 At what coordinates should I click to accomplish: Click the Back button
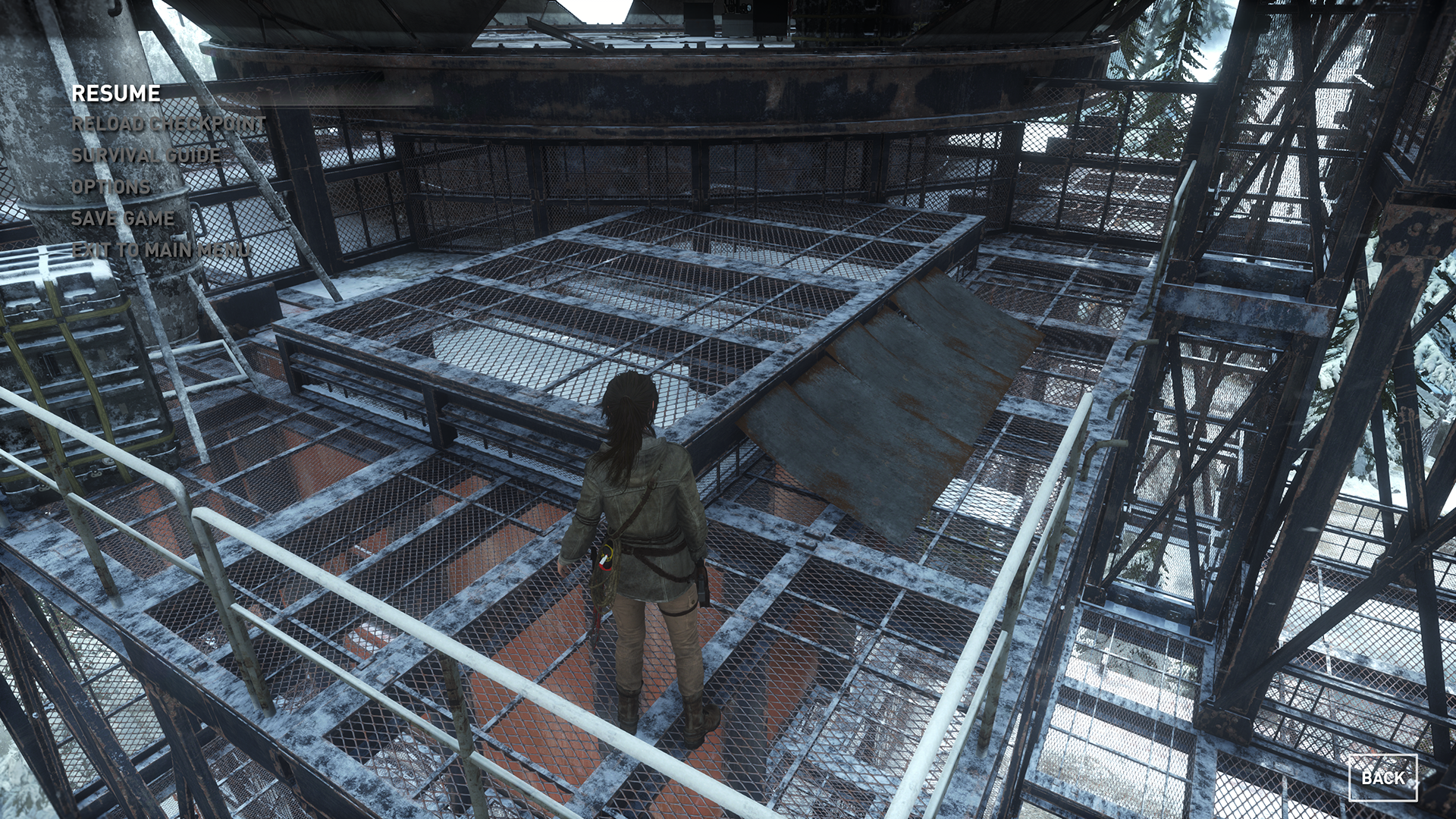[x=1382, y=777]
